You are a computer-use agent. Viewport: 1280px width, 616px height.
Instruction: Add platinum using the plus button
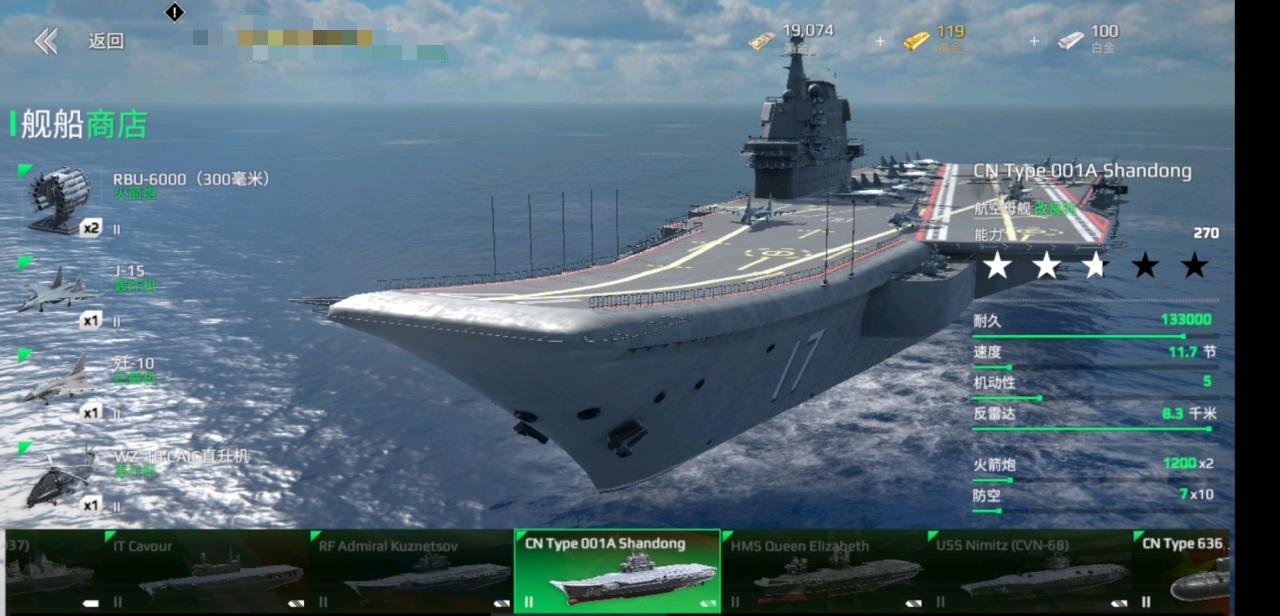click(1034, 41)
